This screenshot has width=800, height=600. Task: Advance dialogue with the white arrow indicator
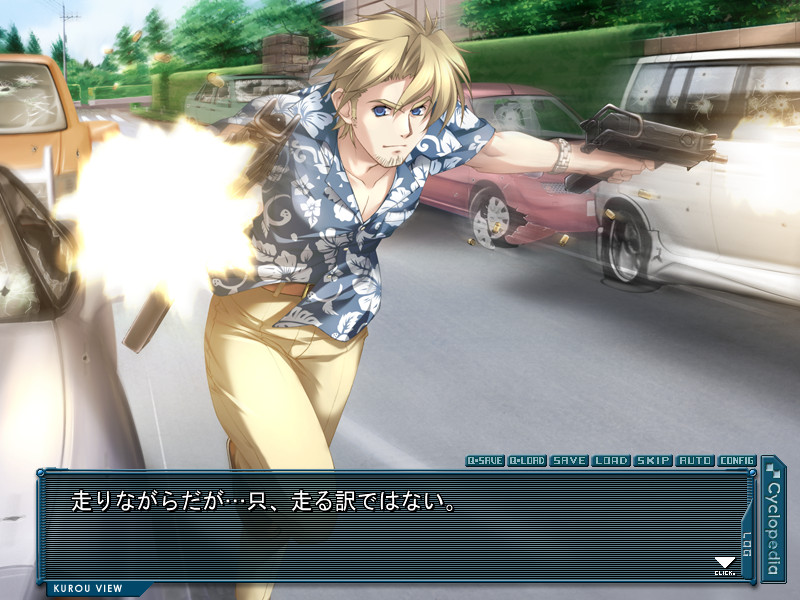(x=725, y=565)
